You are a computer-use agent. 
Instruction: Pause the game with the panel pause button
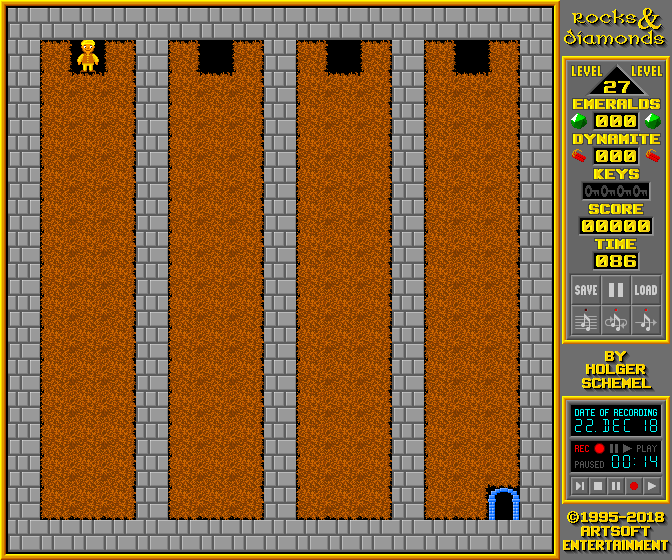click(616, 290)
